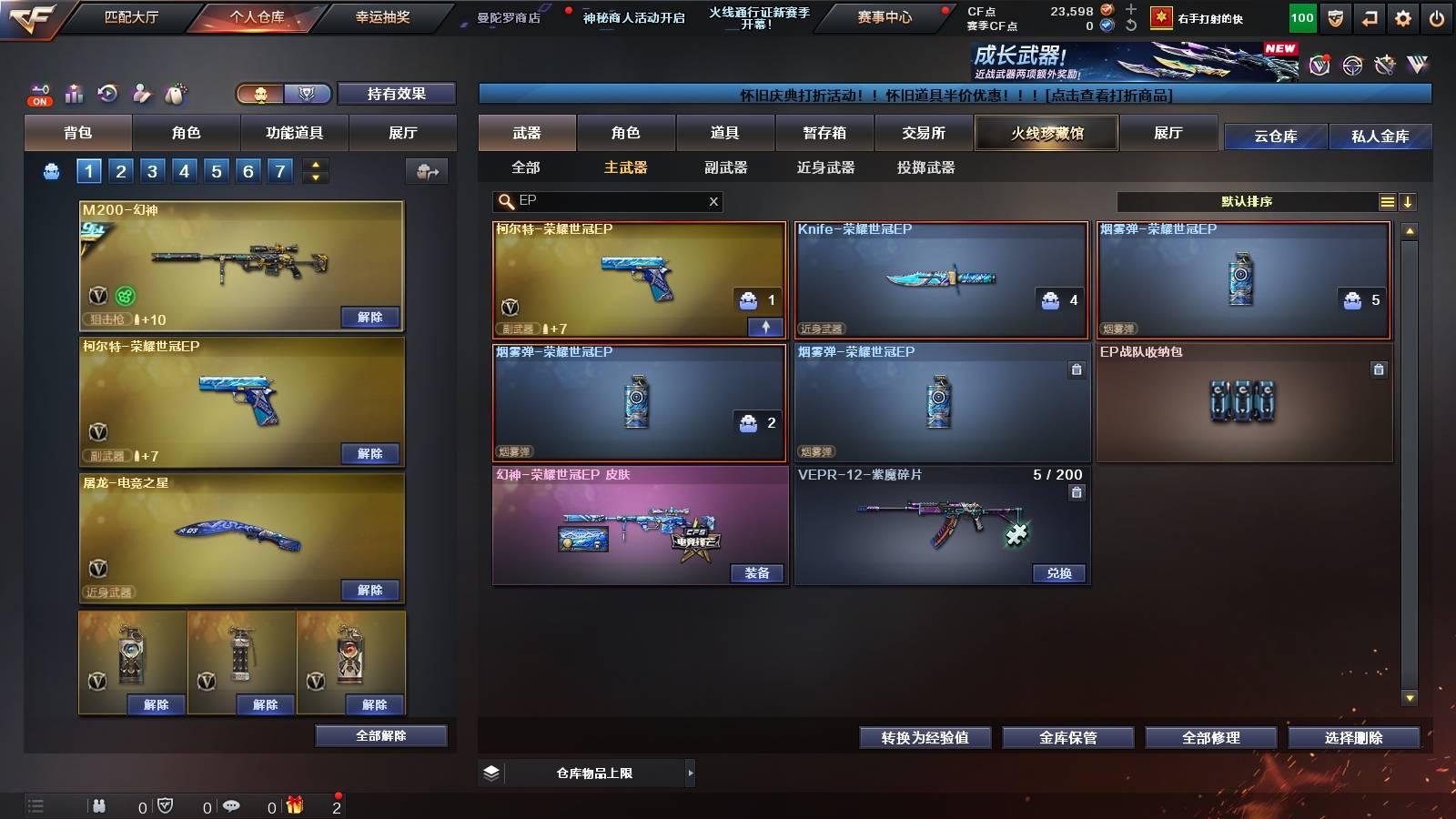
Task: Click 兑换 on the VEPR-12 紫魔碎片 card
Action: [1058, 573]
